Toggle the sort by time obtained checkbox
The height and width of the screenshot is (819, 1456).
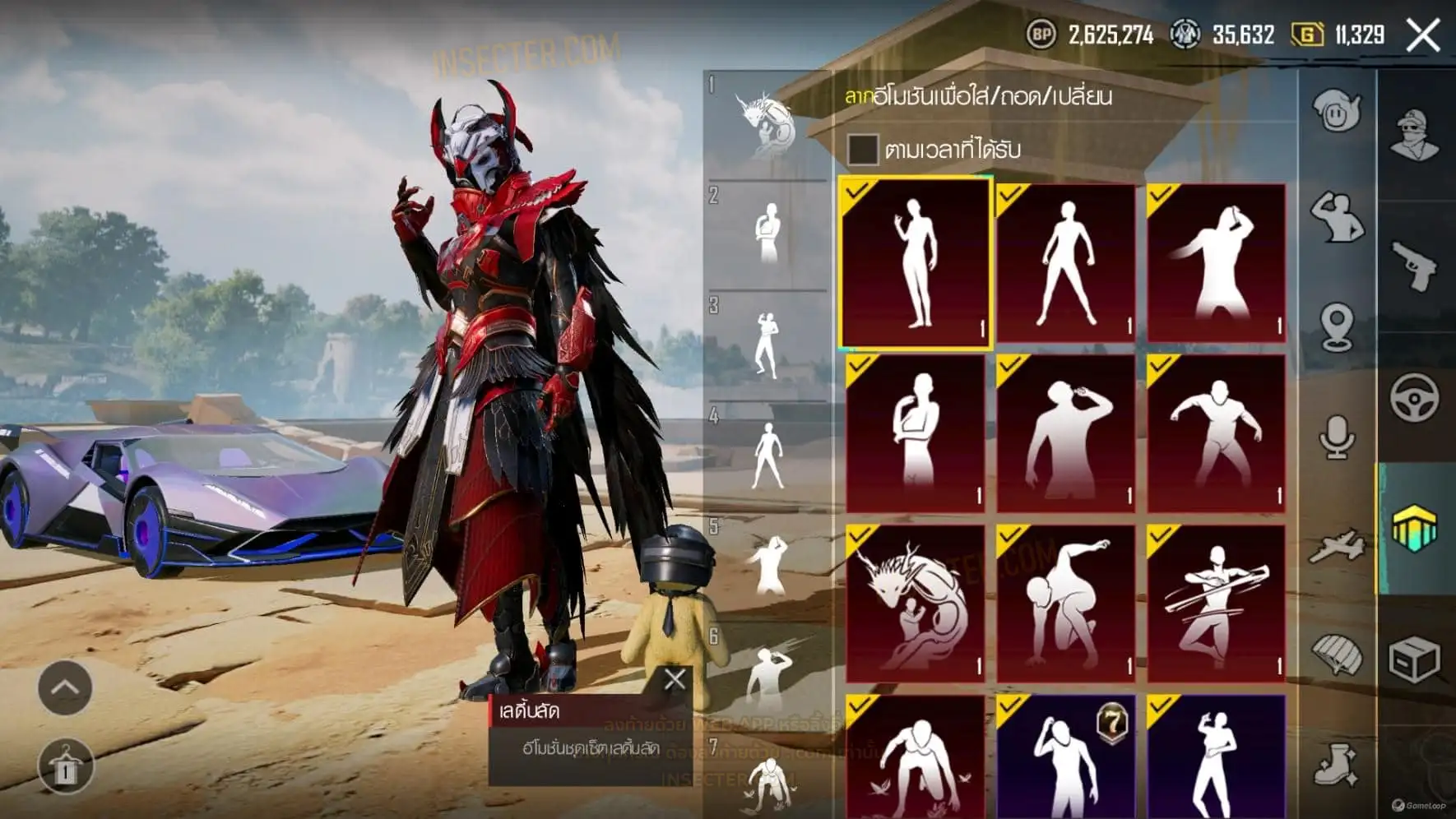[x=862, y=150]
